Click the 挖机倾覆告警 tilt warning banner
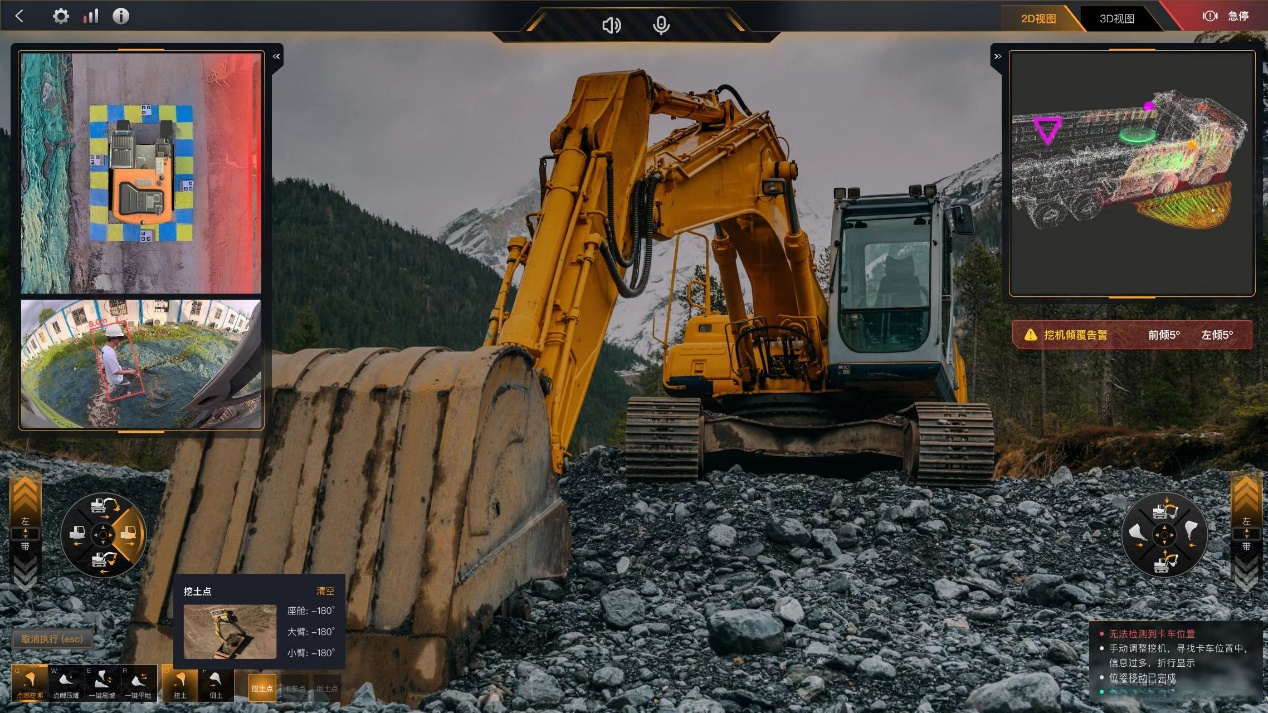The image size is (1268, 713). [x=1131, y=335]
